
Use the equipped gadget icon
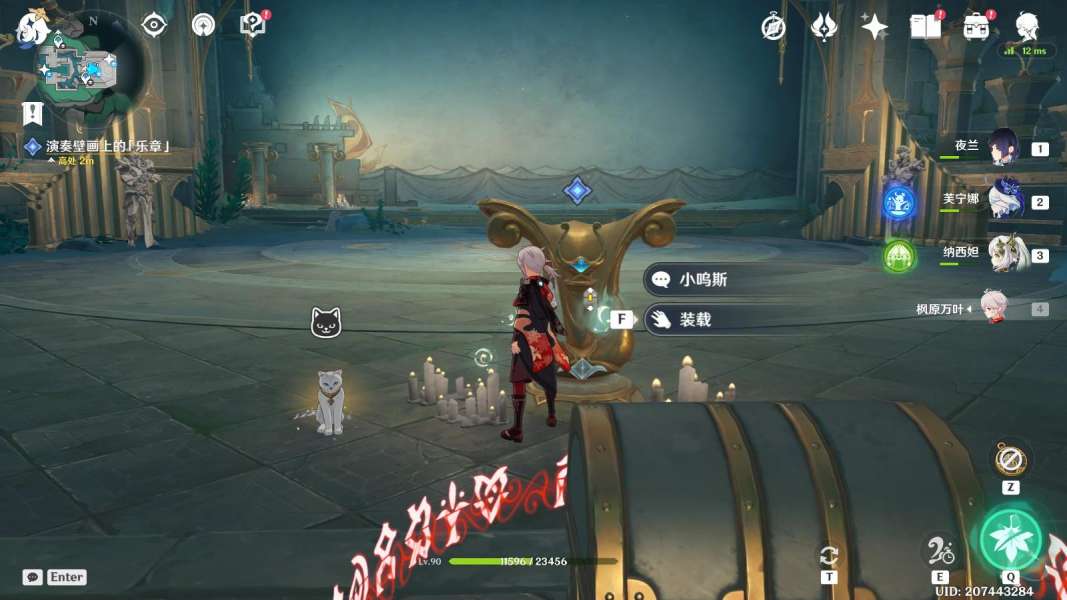click(x=1010, y=460)
